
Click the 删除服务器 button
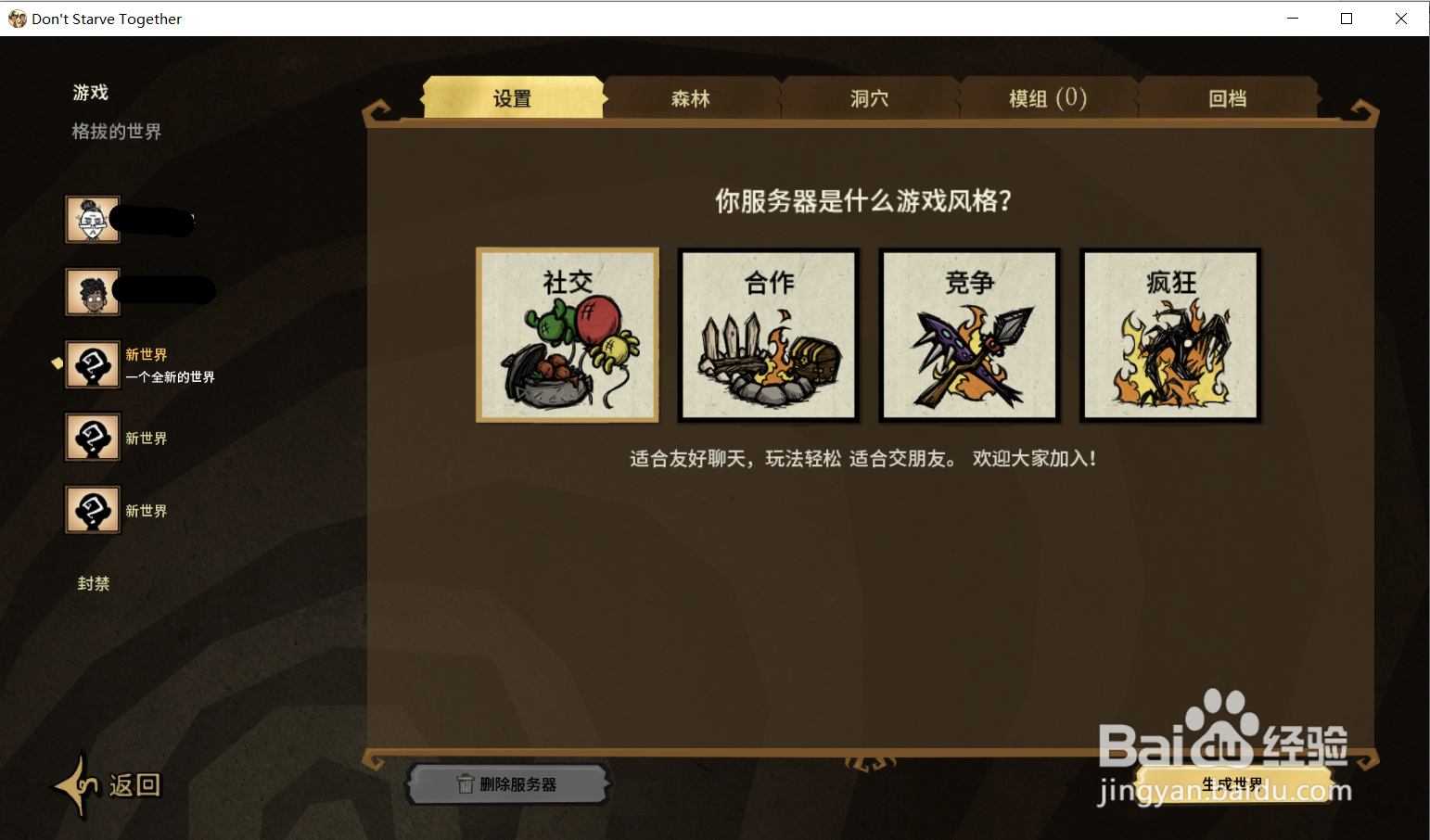[508, 783]
